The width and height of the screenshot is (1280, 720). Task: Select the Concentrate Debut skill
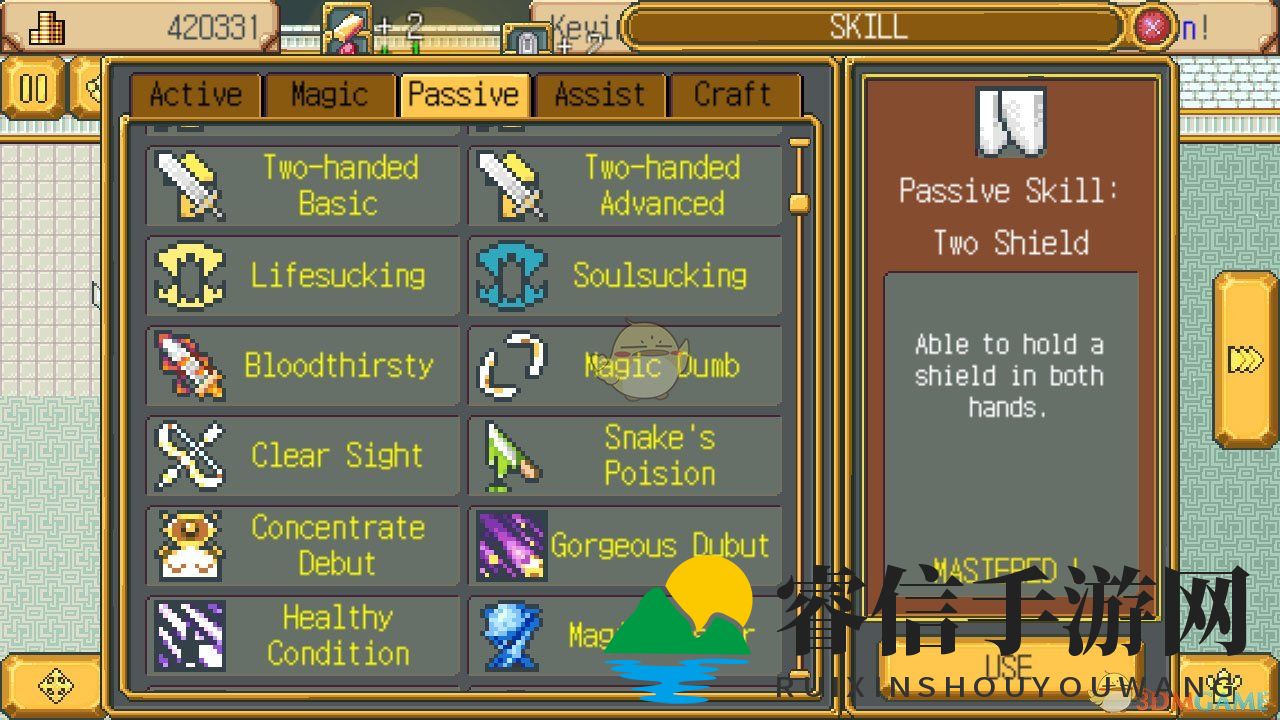pos(302,546)
